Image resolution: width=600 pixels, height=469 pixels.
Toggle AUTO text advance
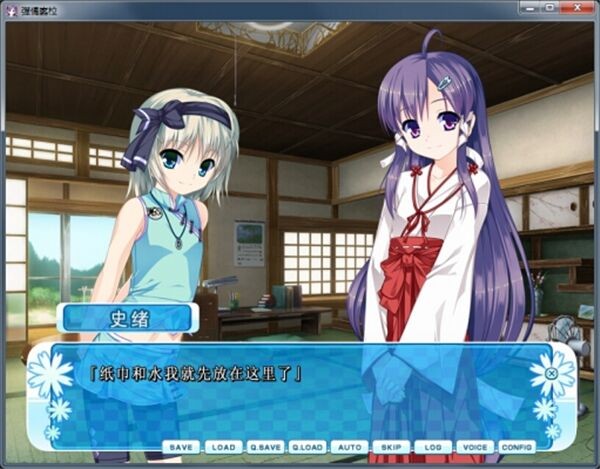click(x=350, y=447)
